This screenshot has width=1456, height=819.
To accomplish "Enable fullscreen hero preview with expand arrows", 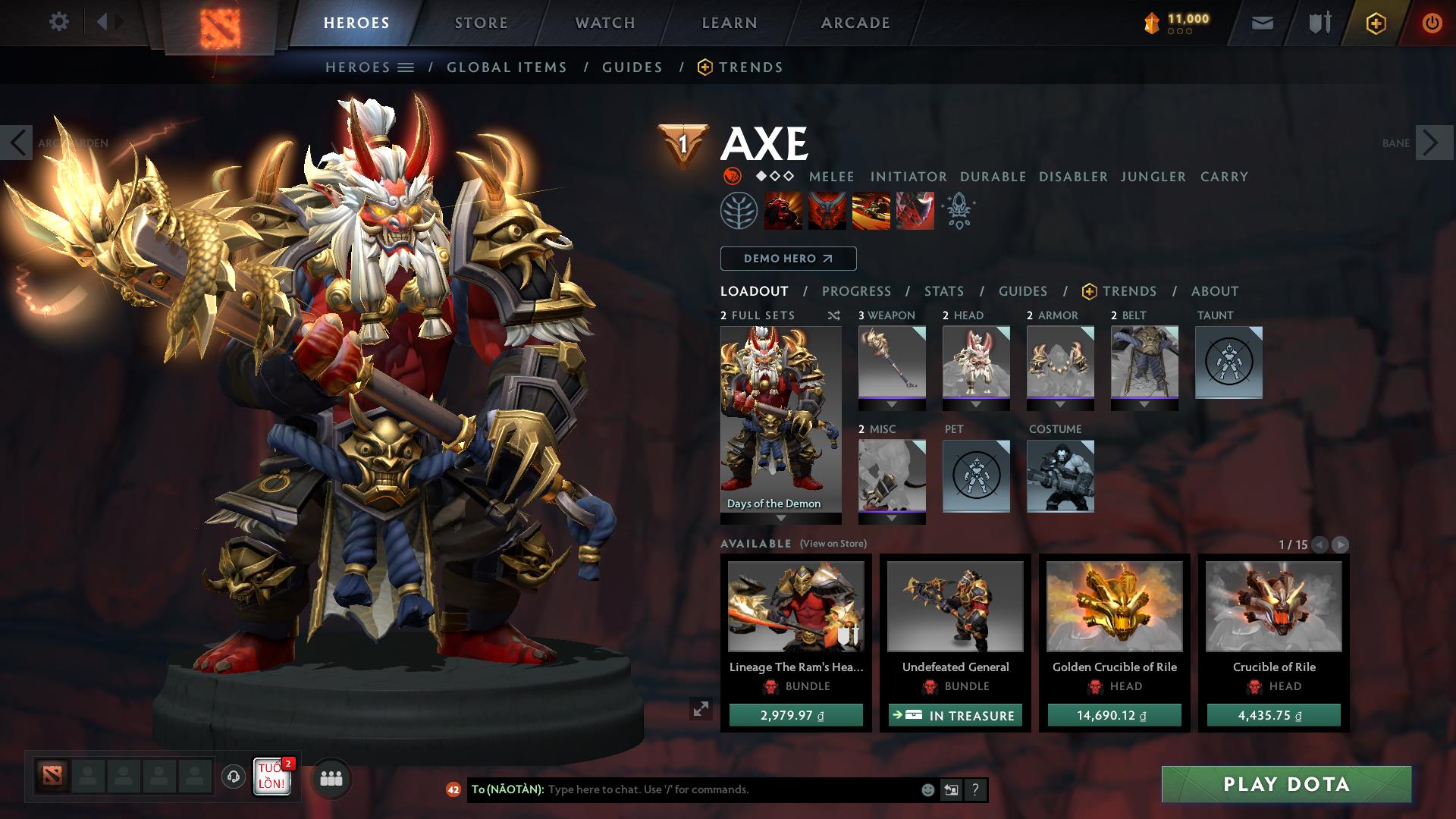I will 701,709.
